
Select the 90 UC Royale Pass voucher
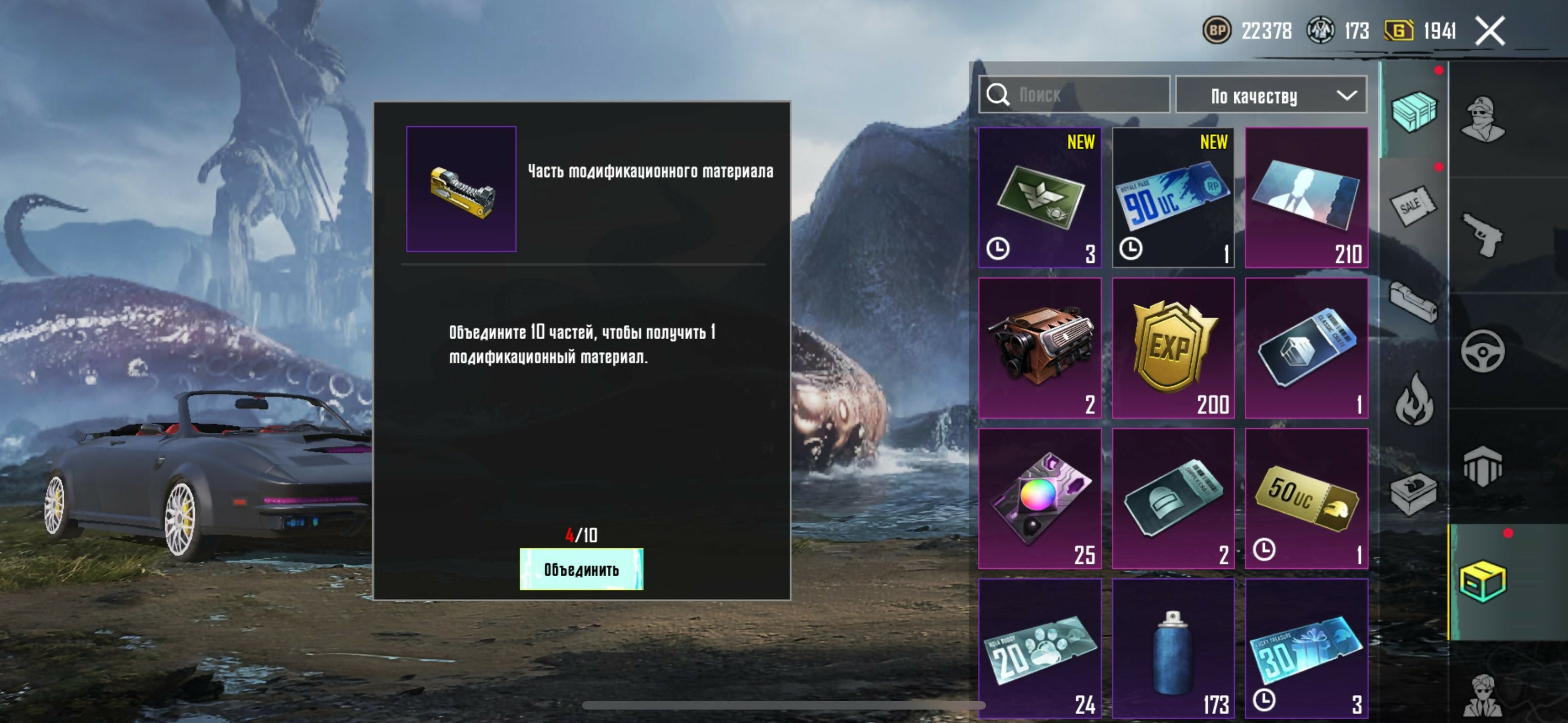pos(1173,197)
